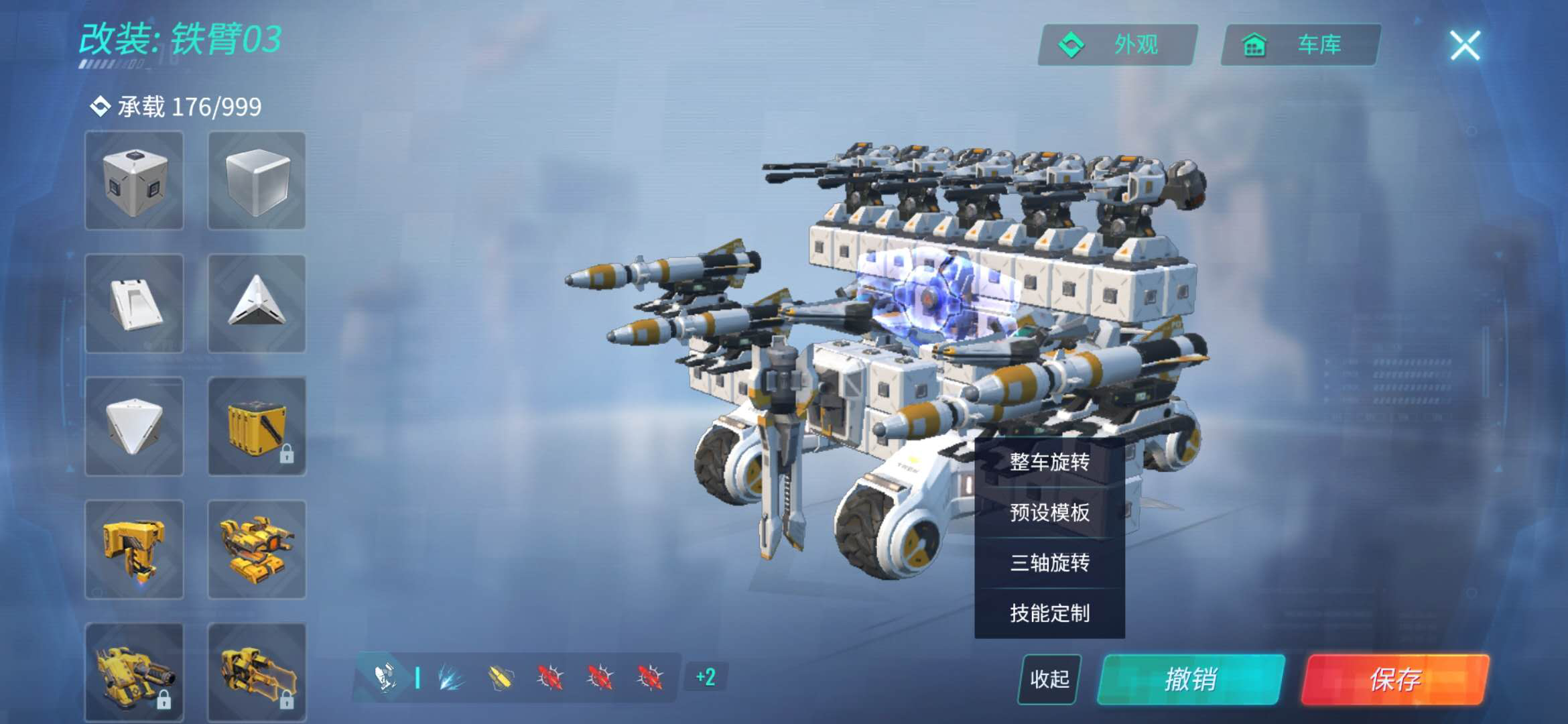Open 预设模板 preset templates

tap(1049, 513)
